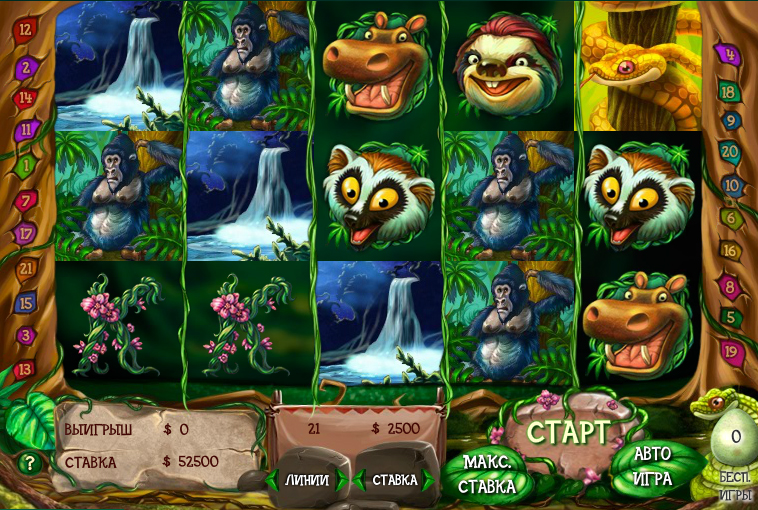Select payline marker 7
Image resolution: width=758 pixels, height=510 pixels.
27,200
